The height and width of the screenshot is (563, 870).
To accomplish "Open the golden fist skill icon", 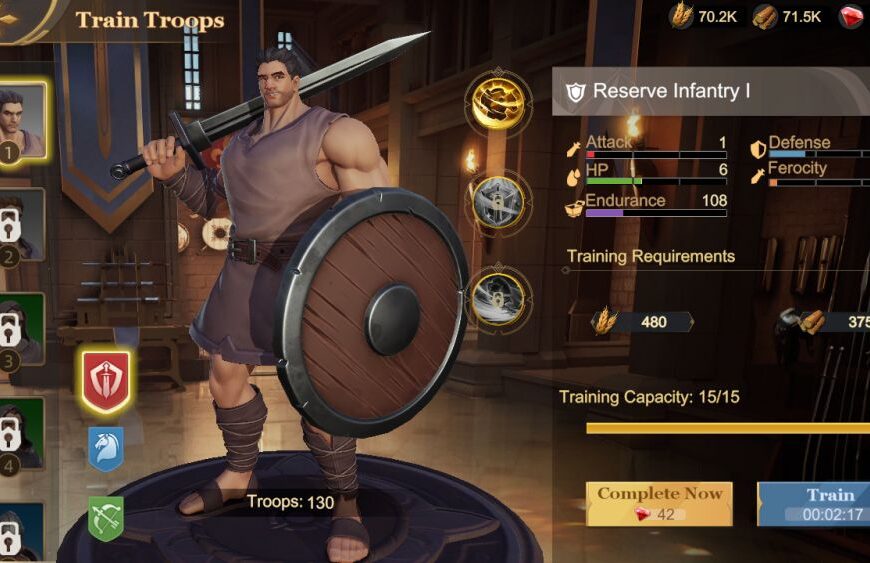I will (498, 103).
